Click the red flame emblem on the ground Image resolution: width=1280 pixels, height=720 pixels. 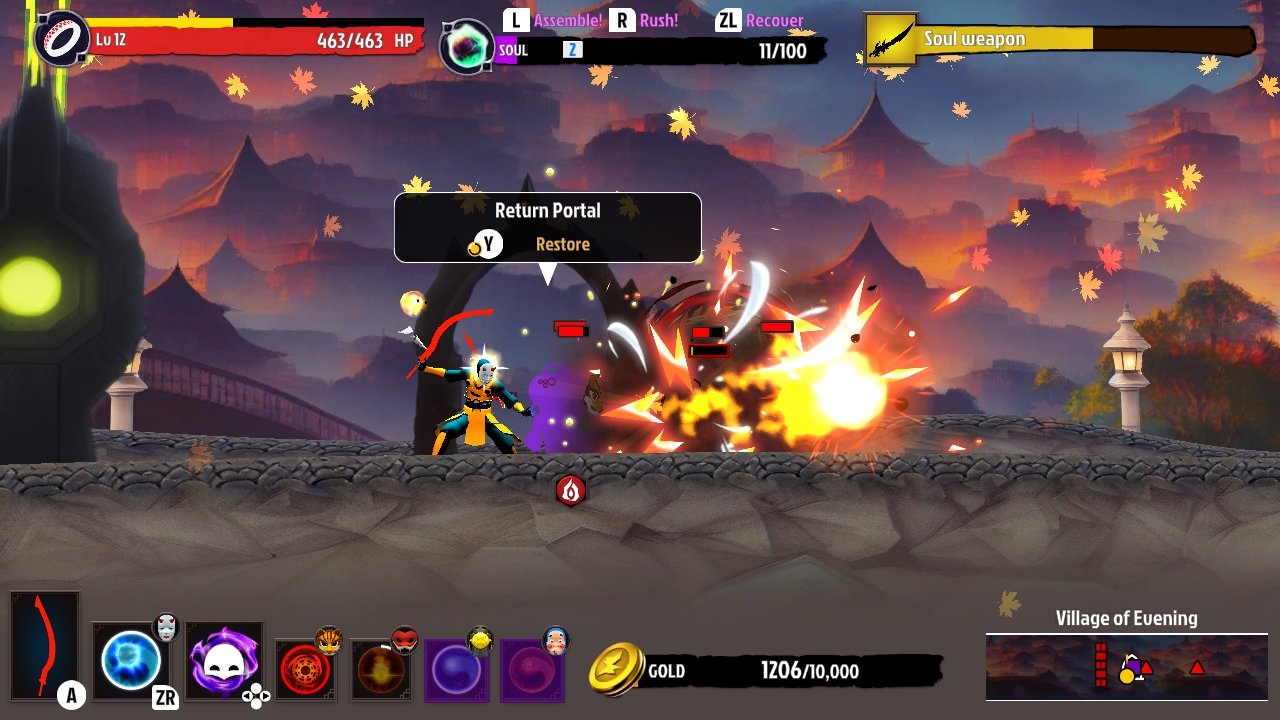click(570, 491)
